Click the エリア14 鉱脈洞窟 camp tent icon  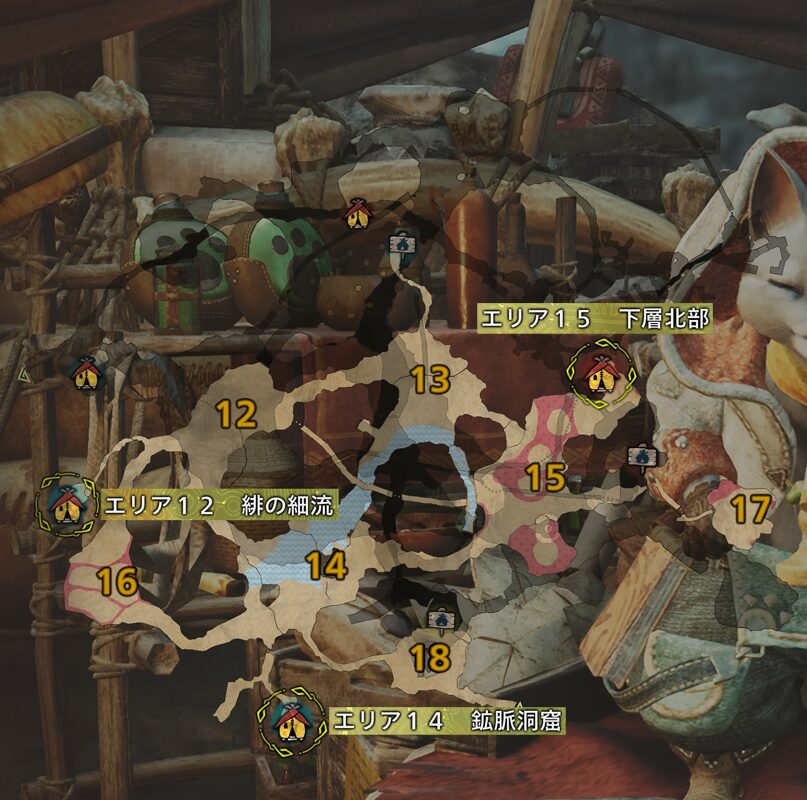(x=291, y=720)
